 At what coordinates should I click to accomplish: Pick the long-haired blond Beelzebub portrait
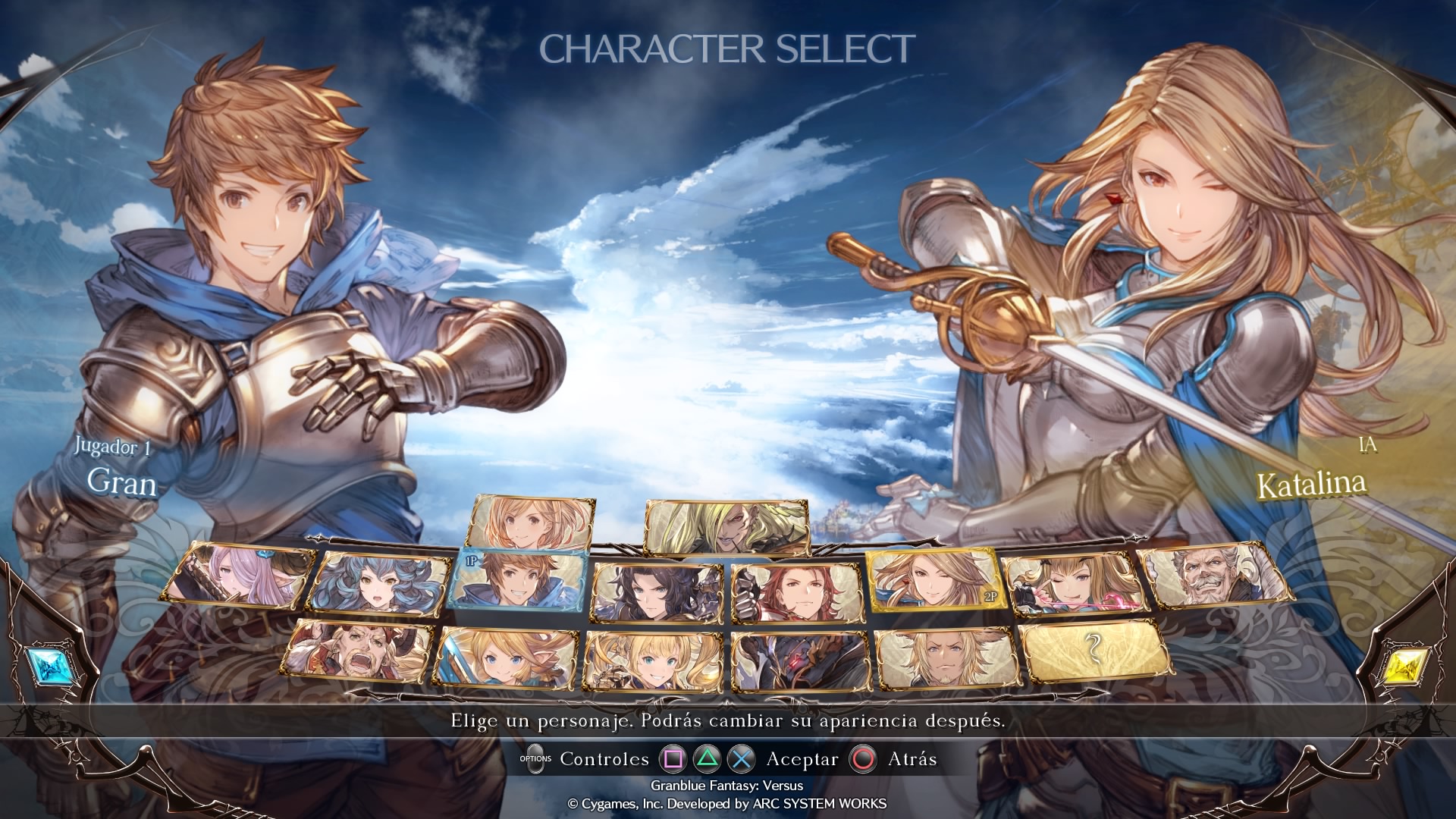click(726, 526)
